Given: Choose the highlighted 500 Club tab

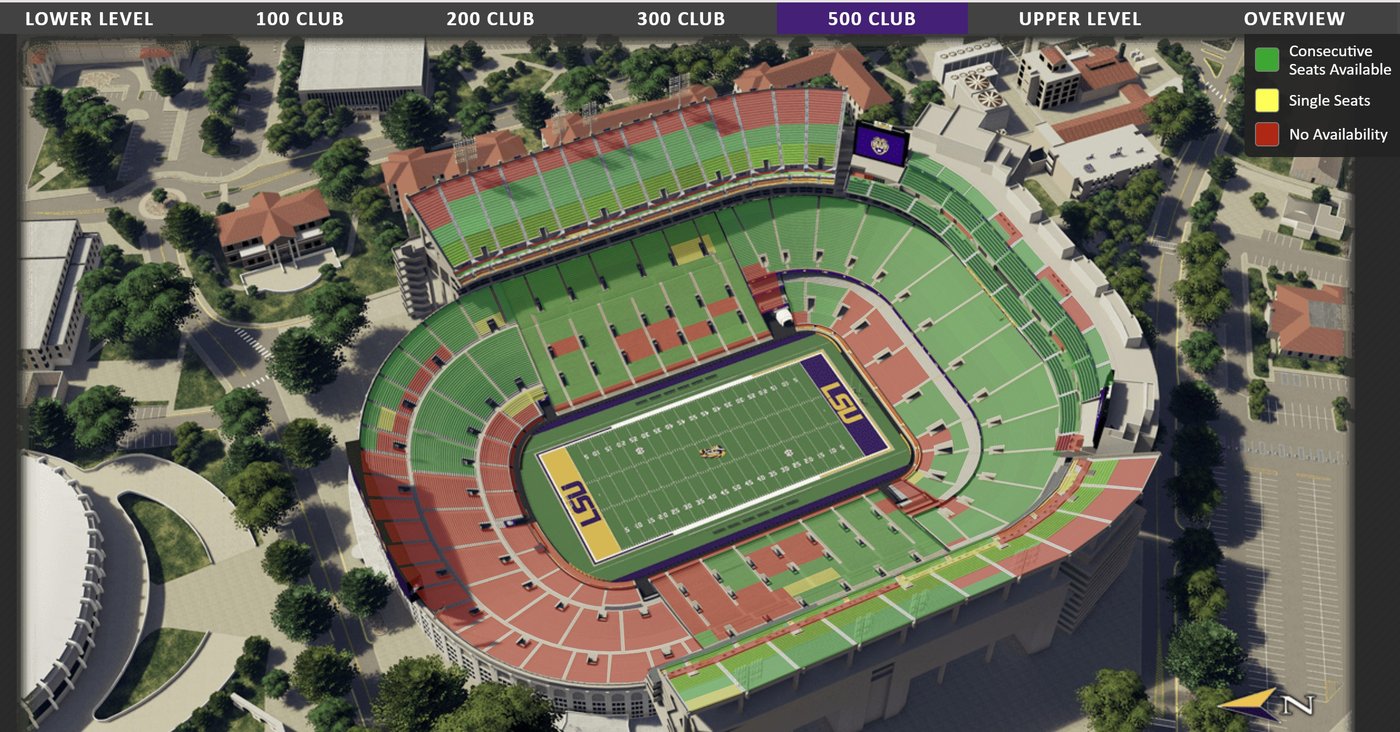Looking at the screenshot, I should 872,19.
